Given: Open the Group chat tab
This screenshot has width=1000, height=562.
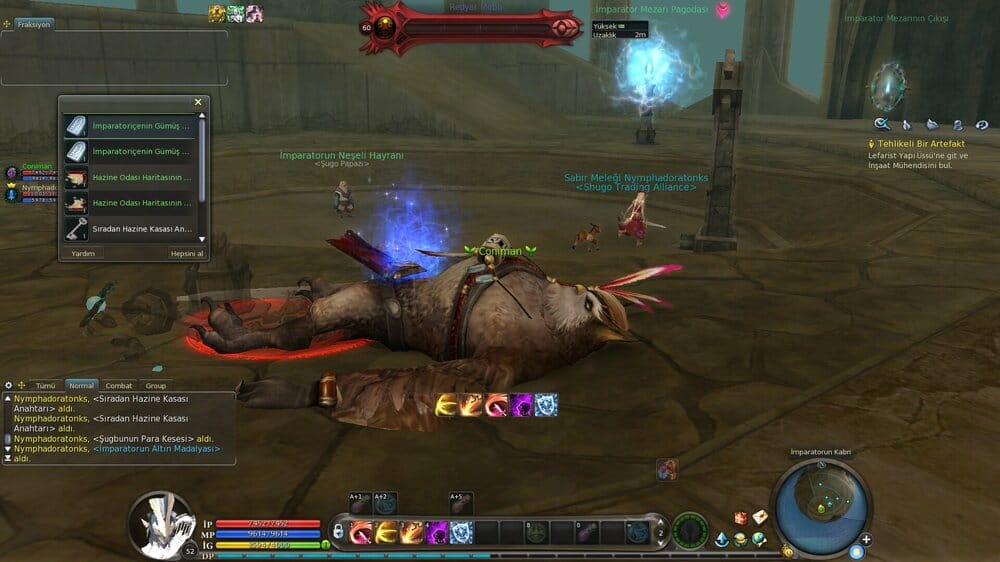Looking at the screenshot, I should pos(156,385).
